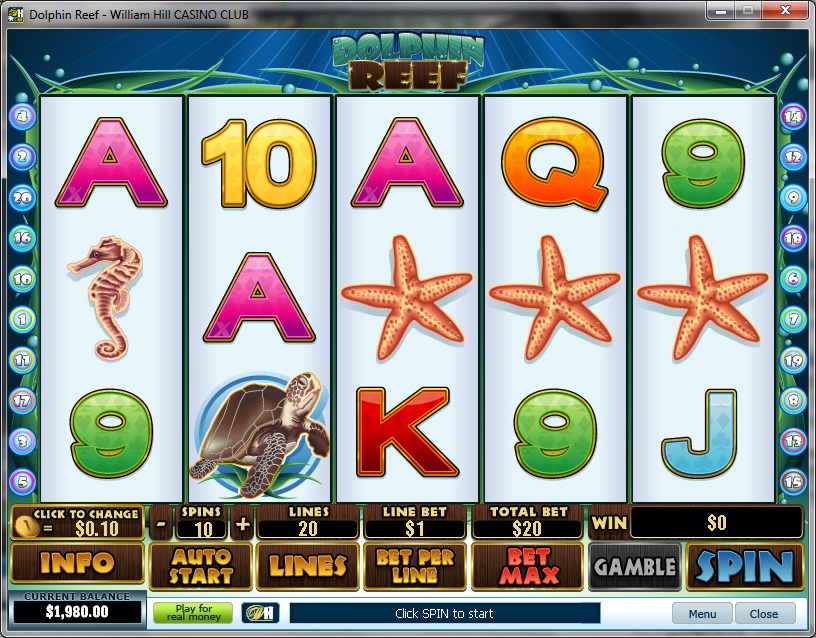
Task: Click the William Hill logo icon
Action: tap(258, 612)
